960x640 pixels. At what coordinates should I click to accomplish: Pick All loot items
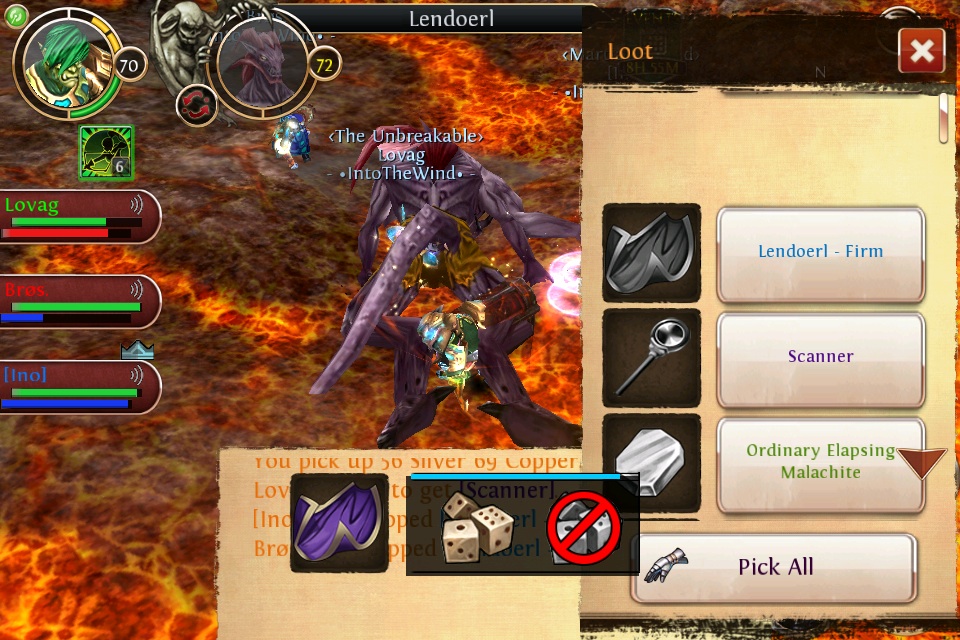click(x=774, y=567)
